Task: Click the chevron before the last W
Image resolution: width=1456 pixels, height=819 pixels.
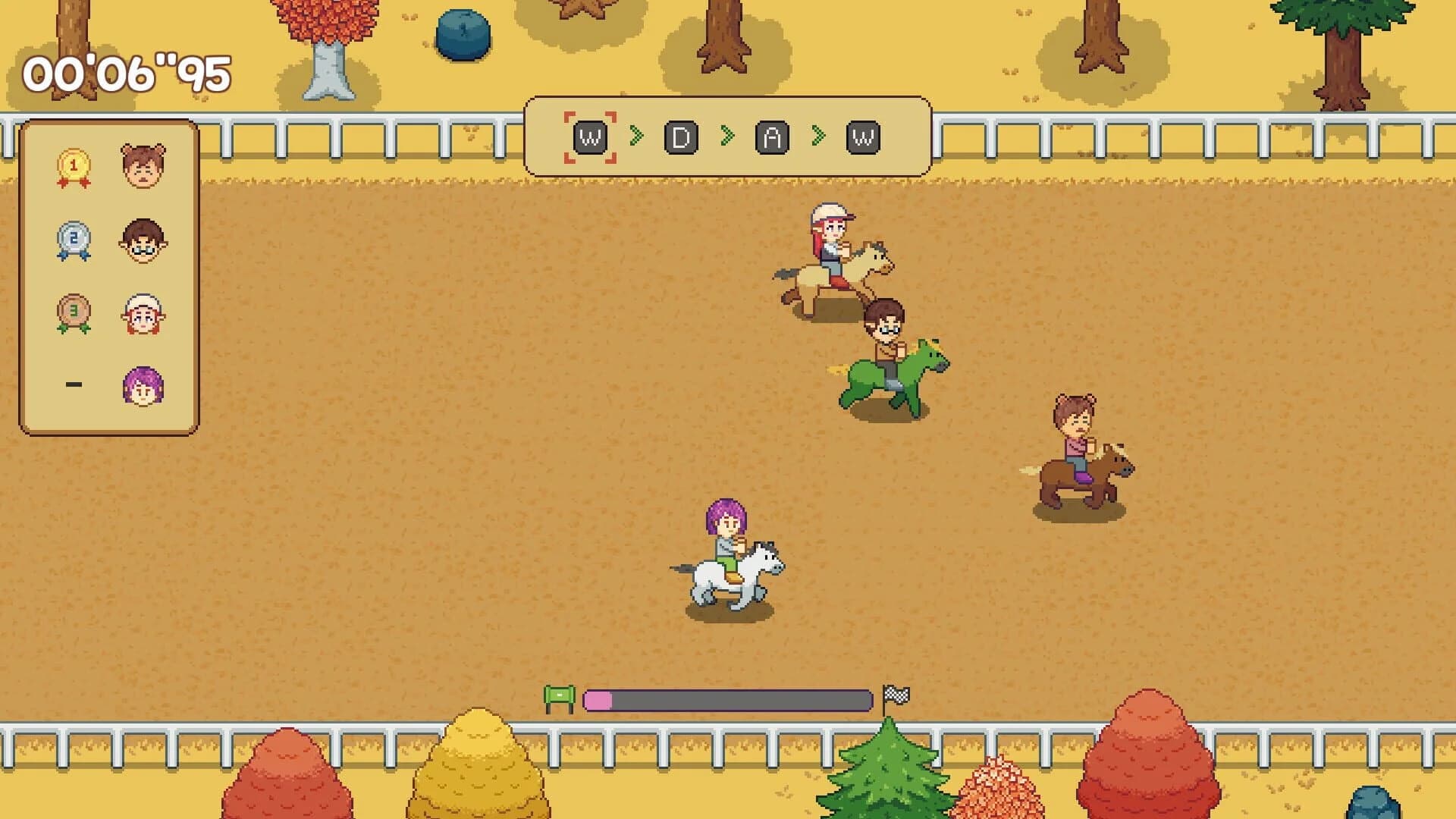Action: tap(817, 136)
